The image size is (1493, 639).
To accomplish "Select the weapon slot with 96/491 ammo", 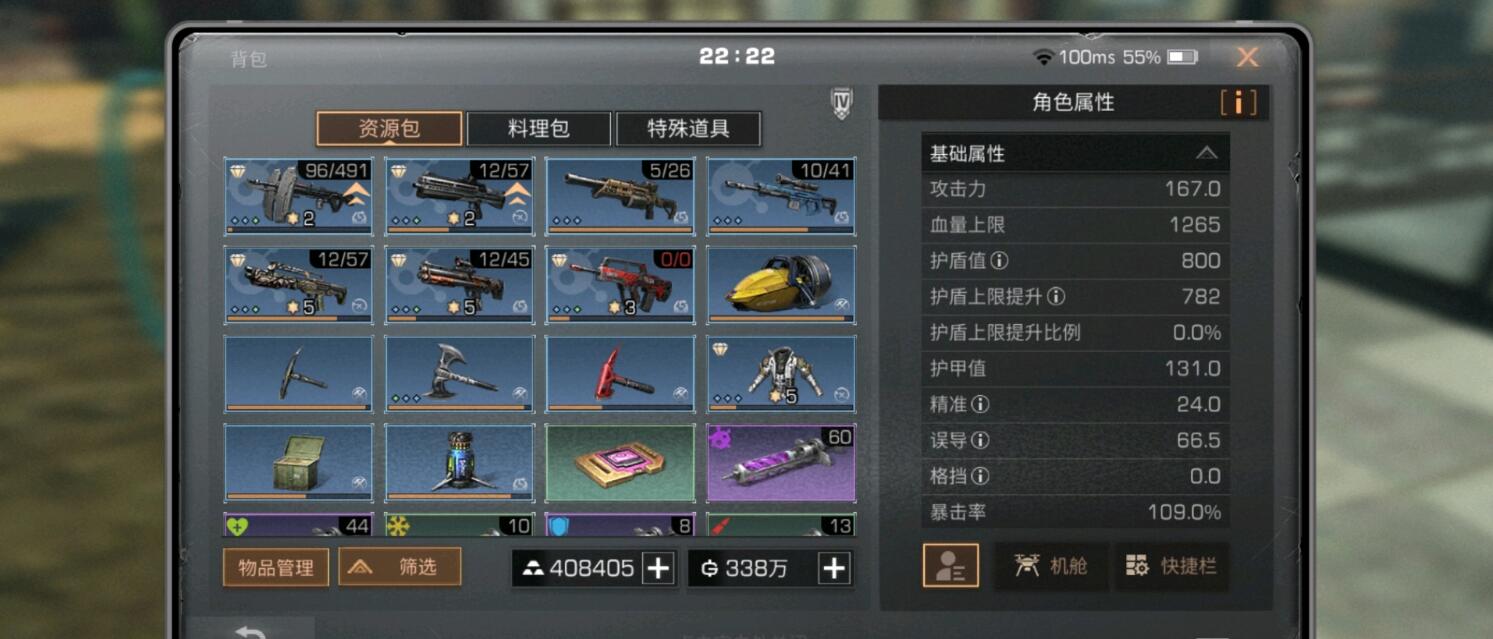I will [298, 196].
